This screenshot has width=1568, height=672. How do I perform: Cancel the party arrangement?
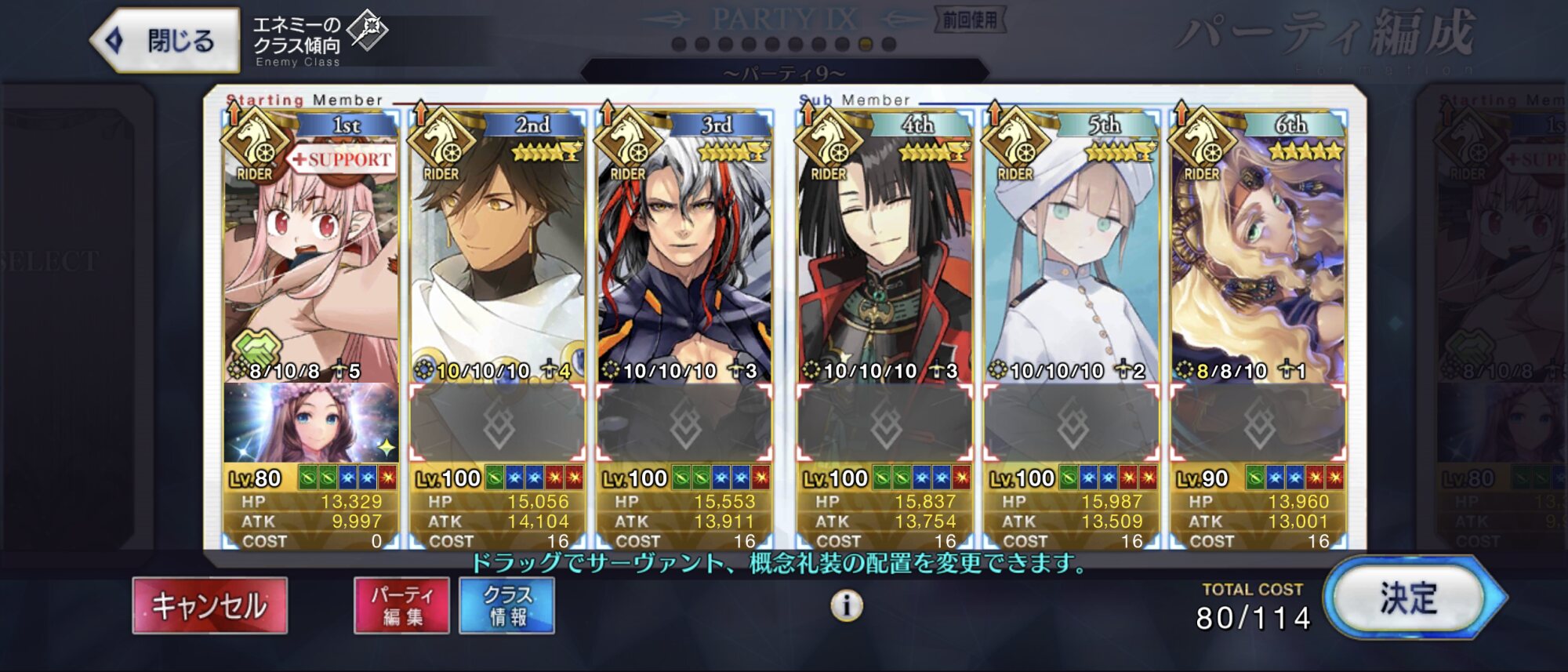(209, 605)
